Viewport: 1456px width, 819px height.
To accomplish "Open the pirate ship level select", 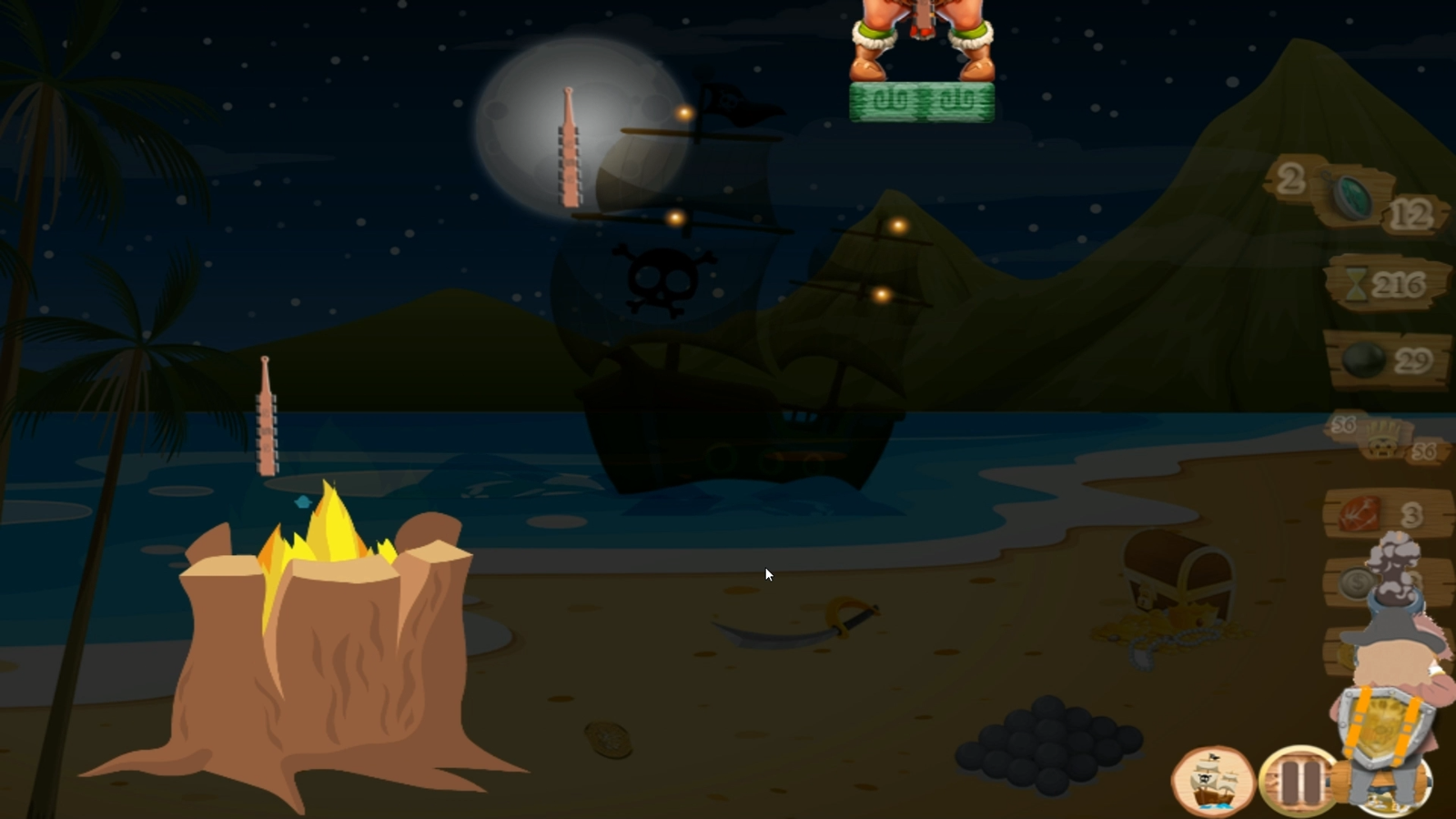I will pos(1213,781).
